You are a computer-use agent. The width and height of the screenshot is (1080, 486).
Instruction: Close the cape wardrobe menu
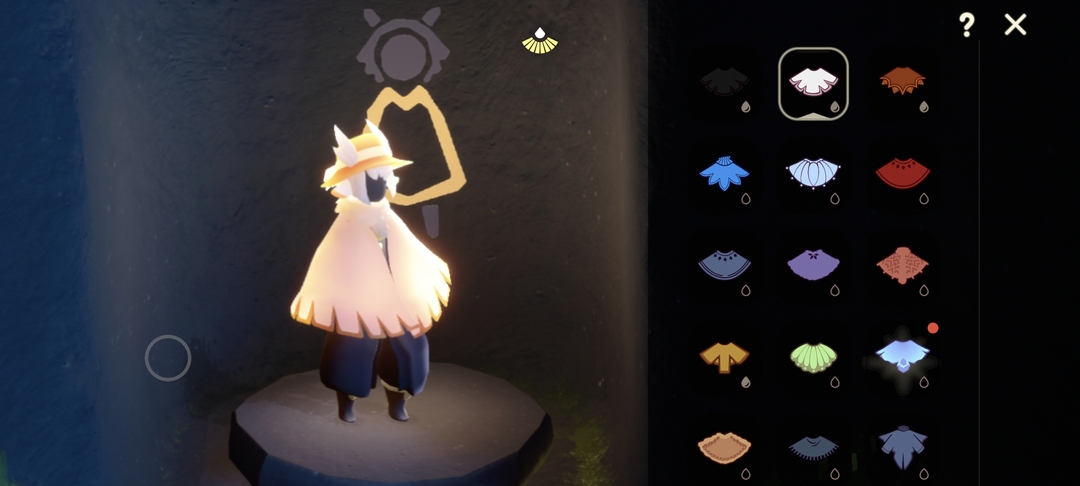point(1015,25)
